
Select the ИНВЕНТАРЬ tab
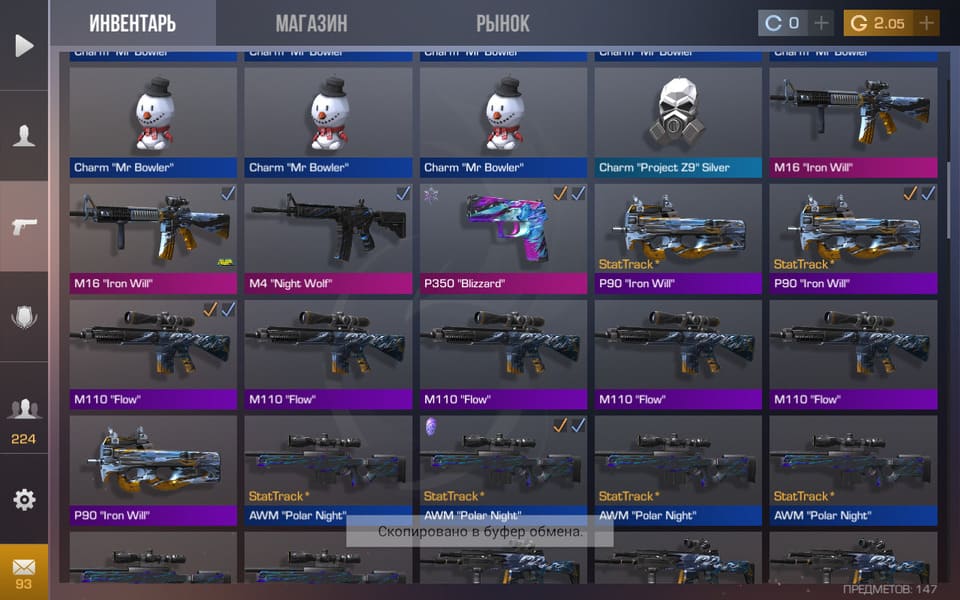pos(132,23)
